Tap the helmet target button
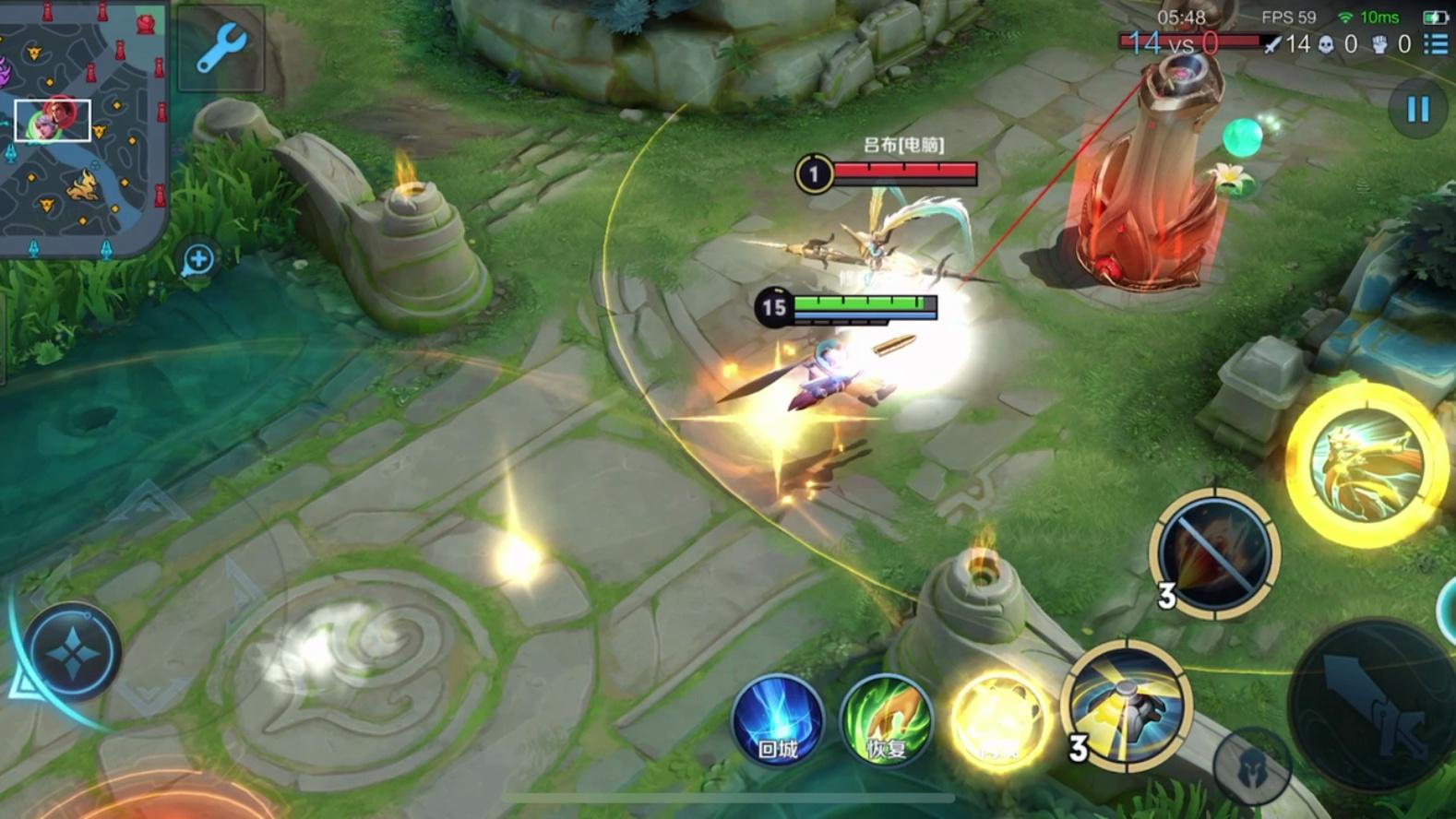Viewport: 1456px width, 819px height. coord(1250,766)
